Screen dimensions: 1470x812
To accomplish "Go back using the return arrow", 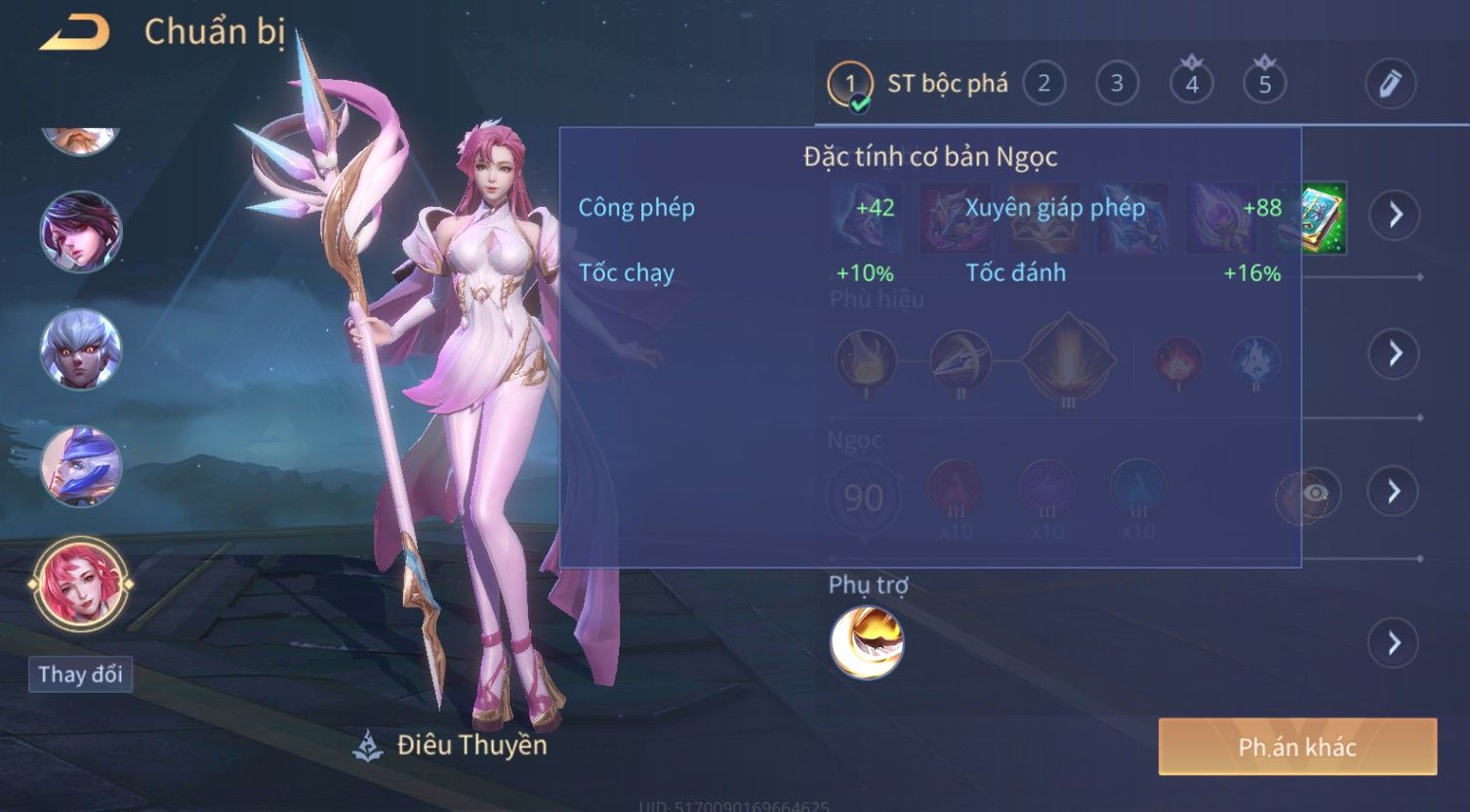I will point(74,33).
